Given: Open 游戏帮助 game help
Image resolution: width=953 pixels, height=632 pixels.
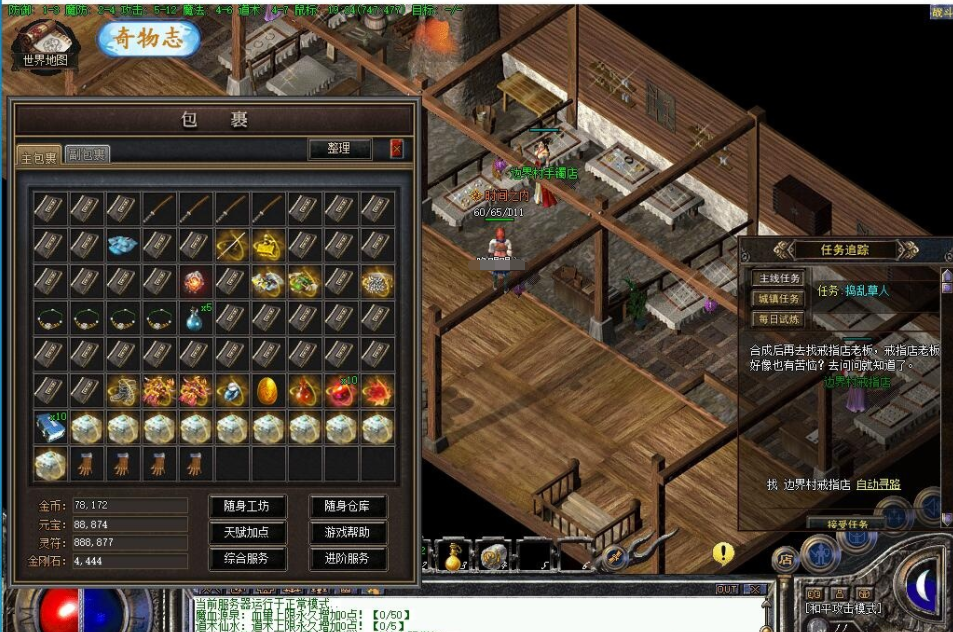Looking at the screenshot, I should tap(348, 533).
